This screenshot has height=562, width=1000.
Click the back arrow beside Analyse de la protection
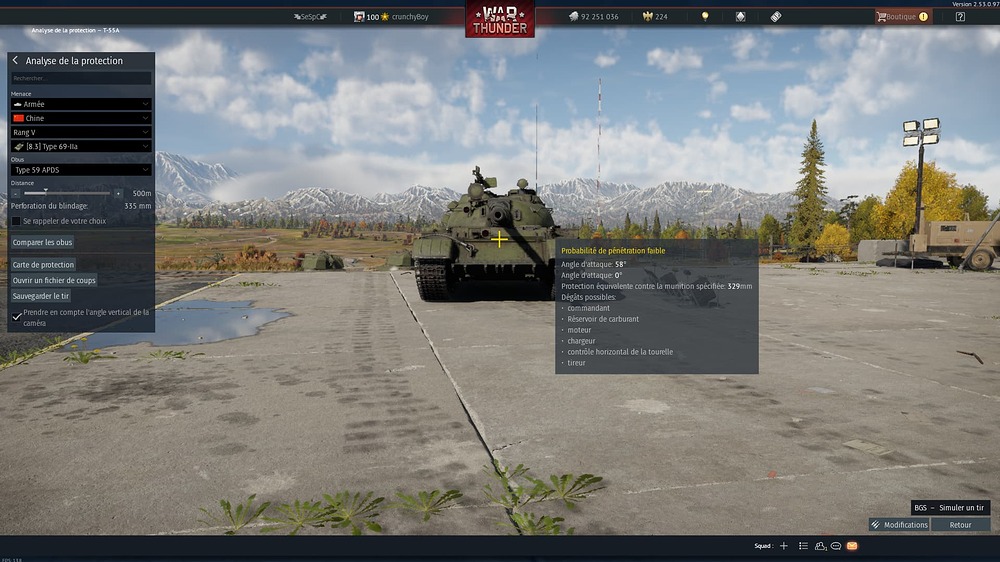tap(15, 61)
